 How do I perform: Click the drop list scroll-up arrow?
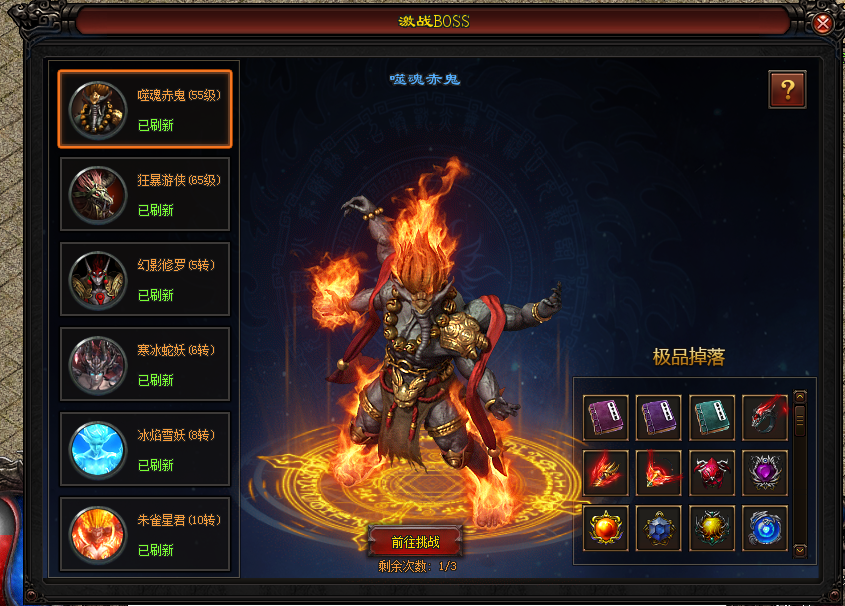799,396
